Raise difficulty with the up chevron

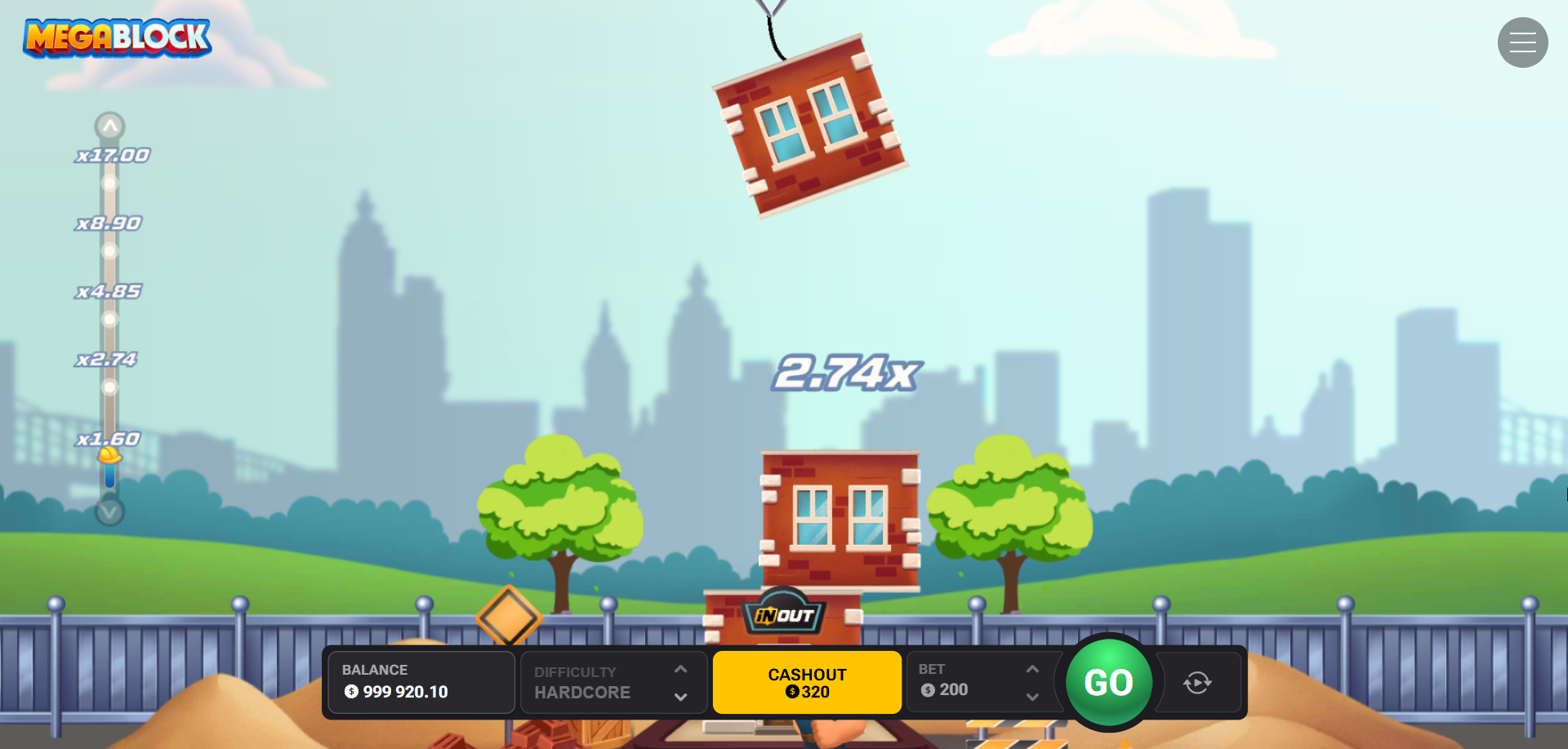pos(680,669)
